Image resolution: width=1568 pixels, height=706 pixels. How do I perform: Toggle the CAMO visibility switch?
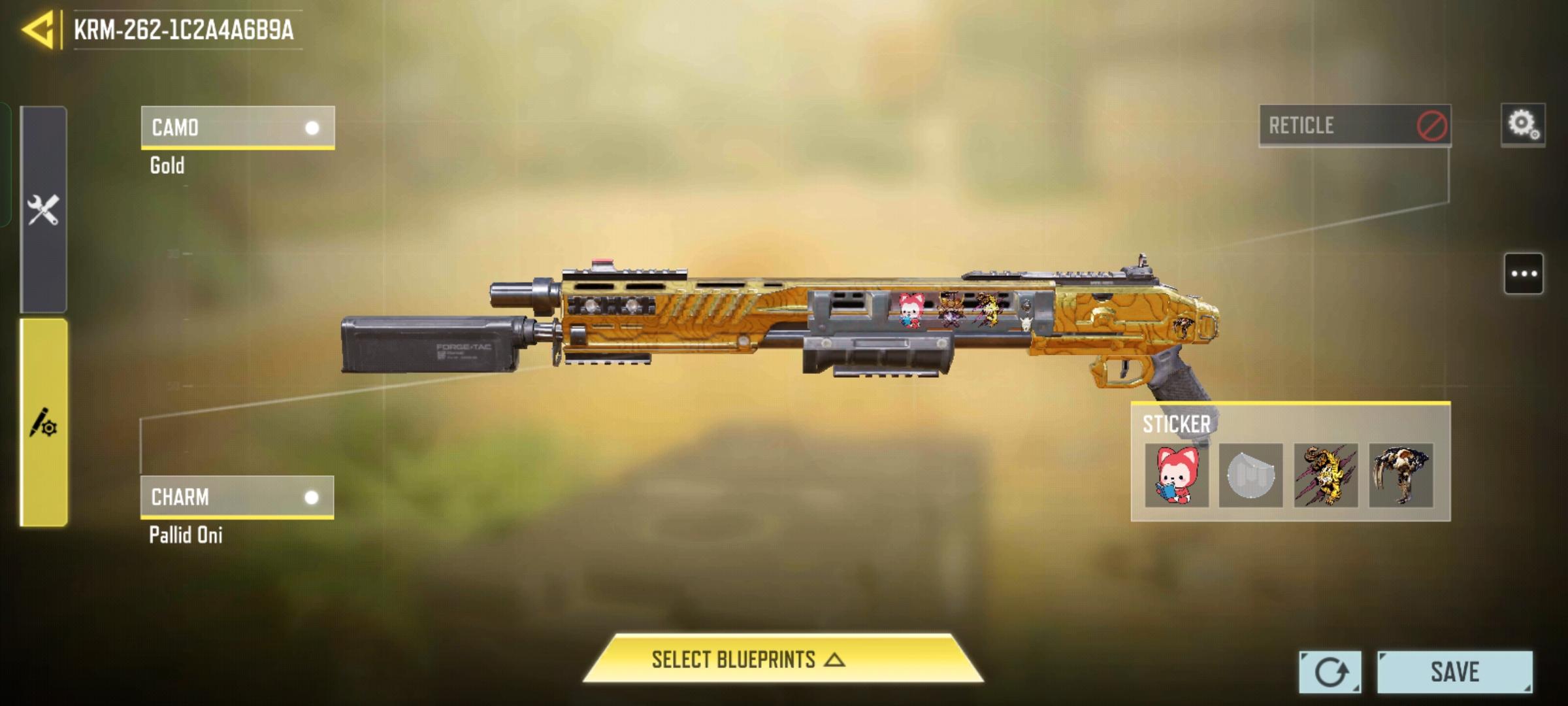312,126
